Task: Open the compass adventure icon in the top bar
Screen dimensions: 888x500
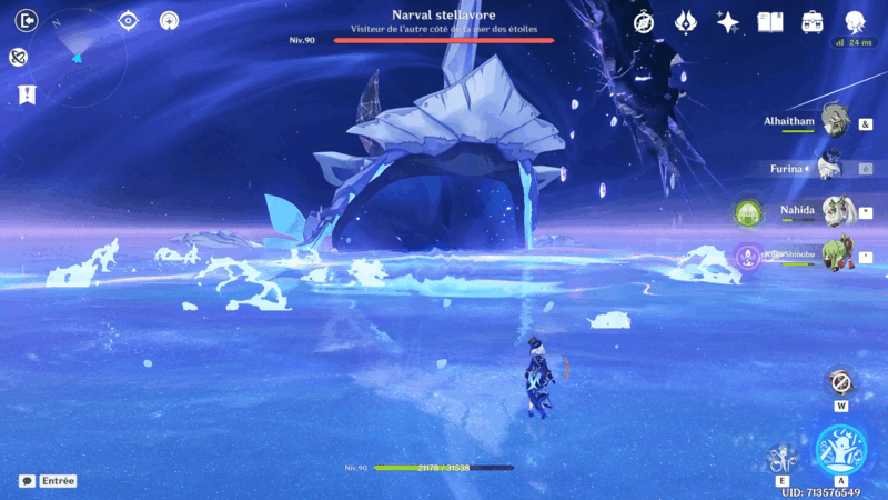Action: pos(644,22)
